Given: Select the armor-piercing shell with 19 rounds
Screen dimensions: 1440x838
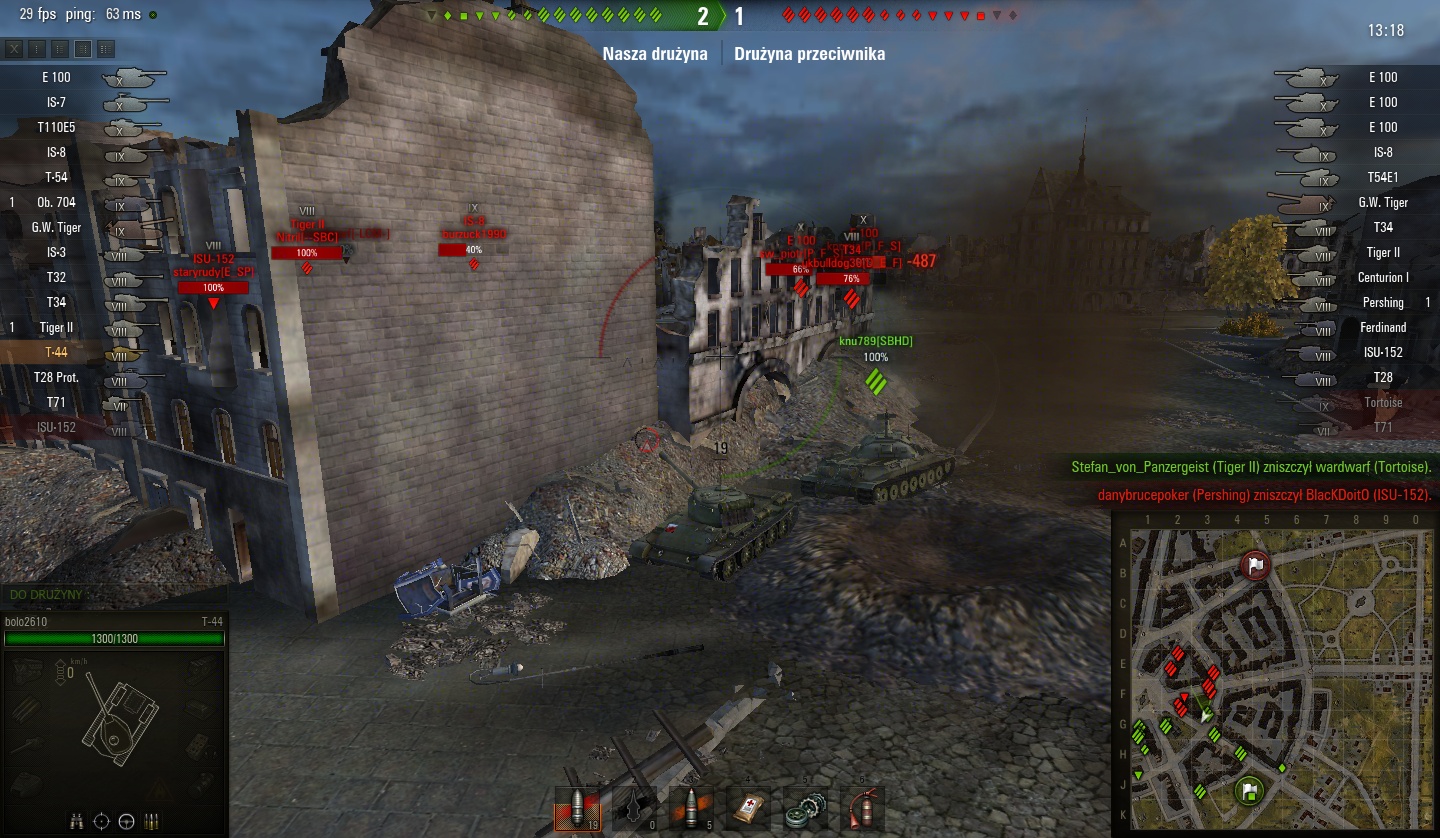Looking at the screenshot, I should point(578,808).
